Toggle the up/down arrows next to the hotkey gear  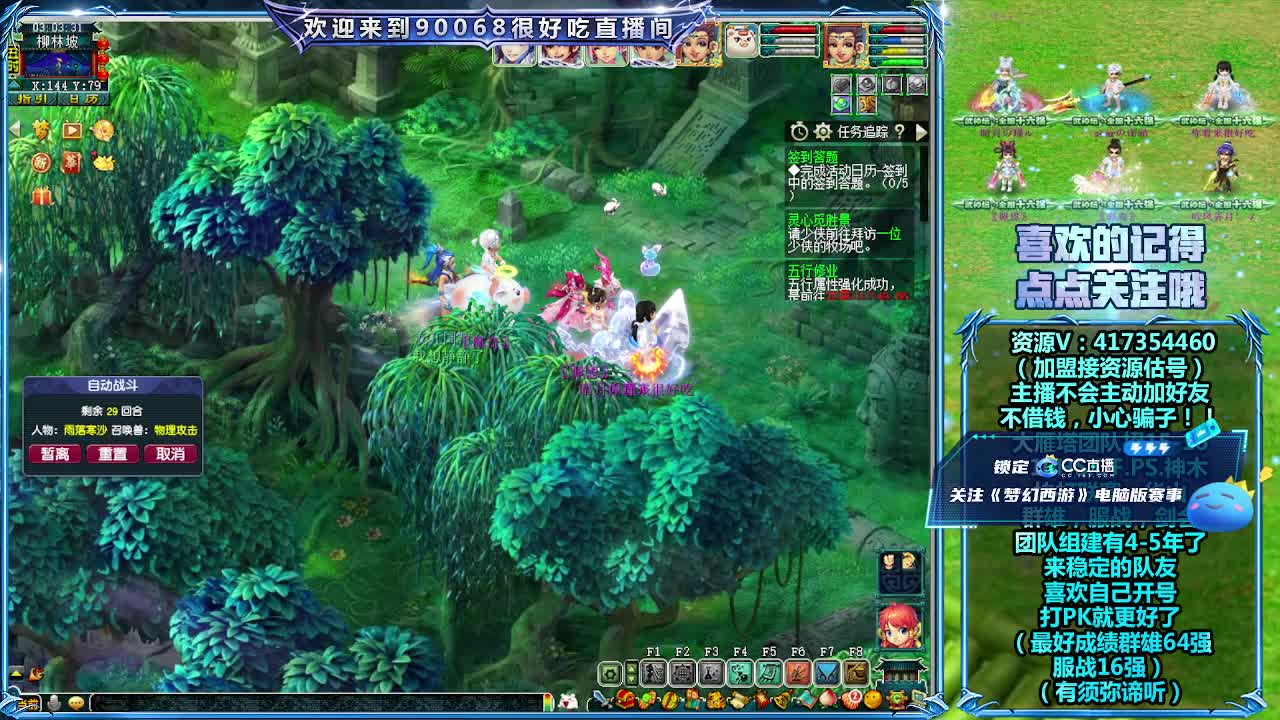pos(632,671)
